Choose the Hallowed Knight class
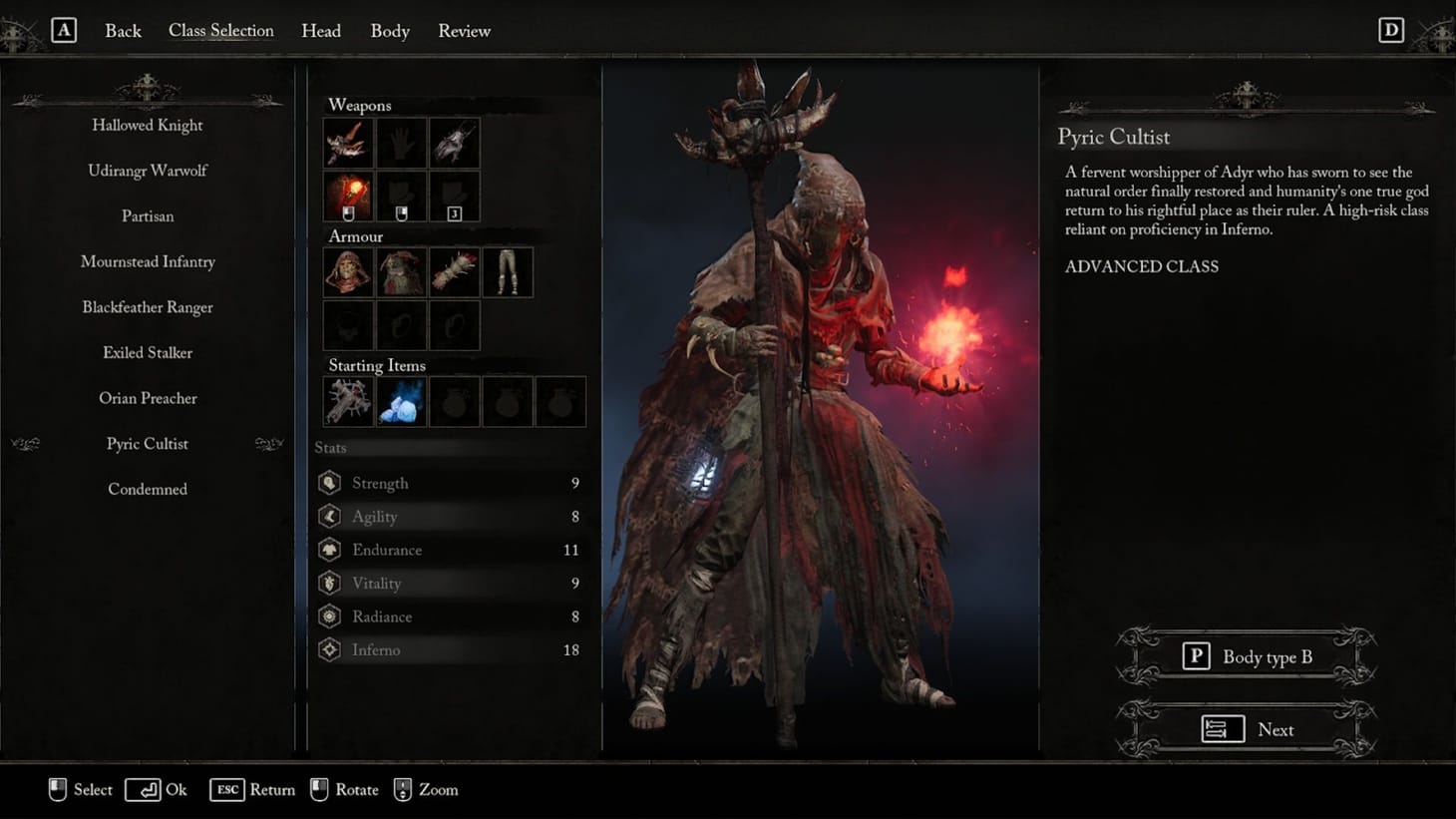 click(x=147, y=125)
